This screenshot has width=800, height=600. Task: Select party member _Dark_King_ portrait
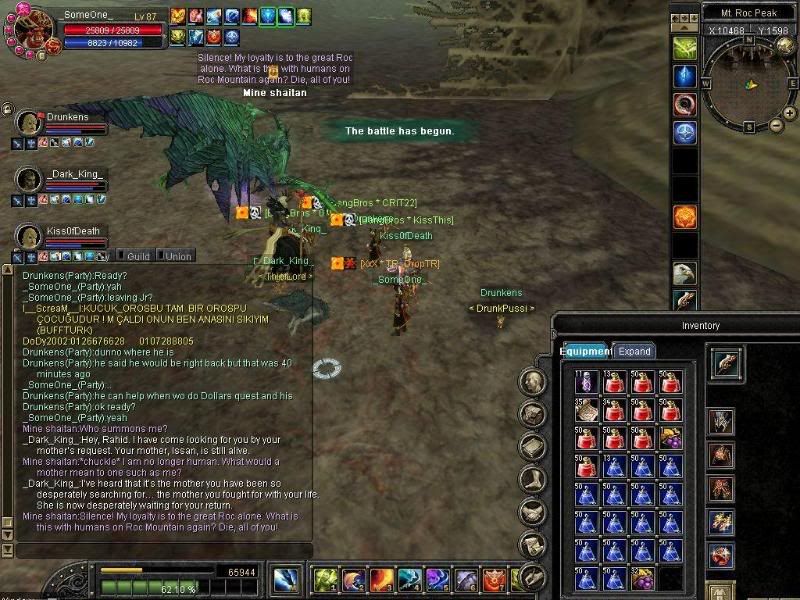tap(30, 179)
